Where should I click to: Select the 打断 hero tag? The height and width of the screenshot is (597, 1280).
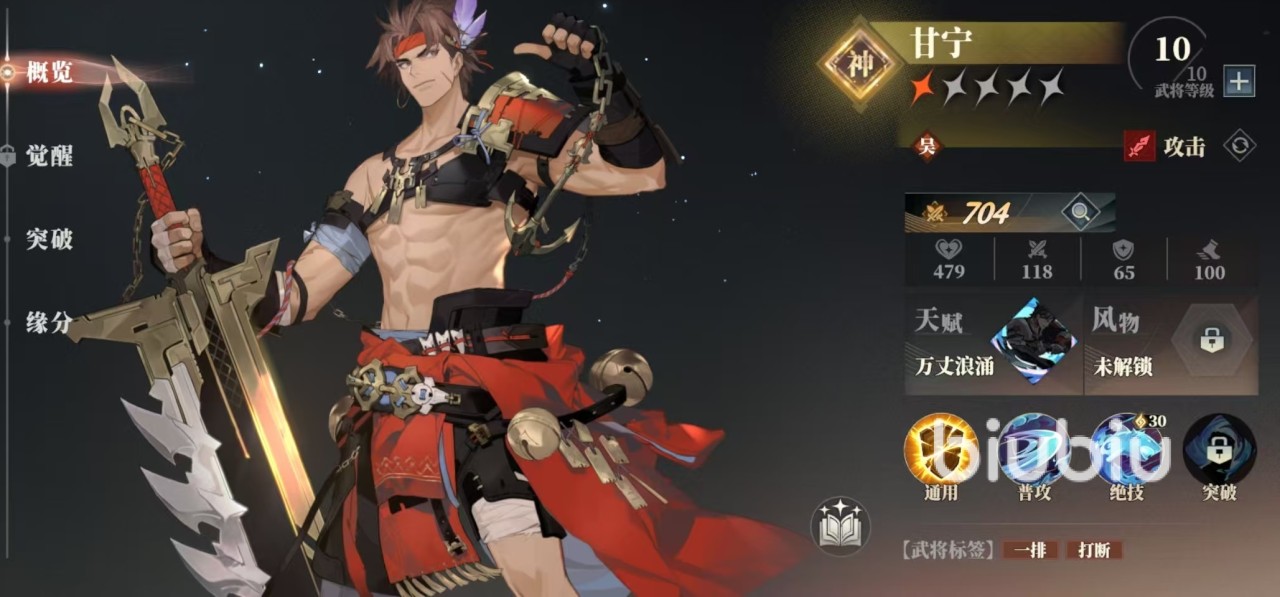click(x=1094, y=550)
